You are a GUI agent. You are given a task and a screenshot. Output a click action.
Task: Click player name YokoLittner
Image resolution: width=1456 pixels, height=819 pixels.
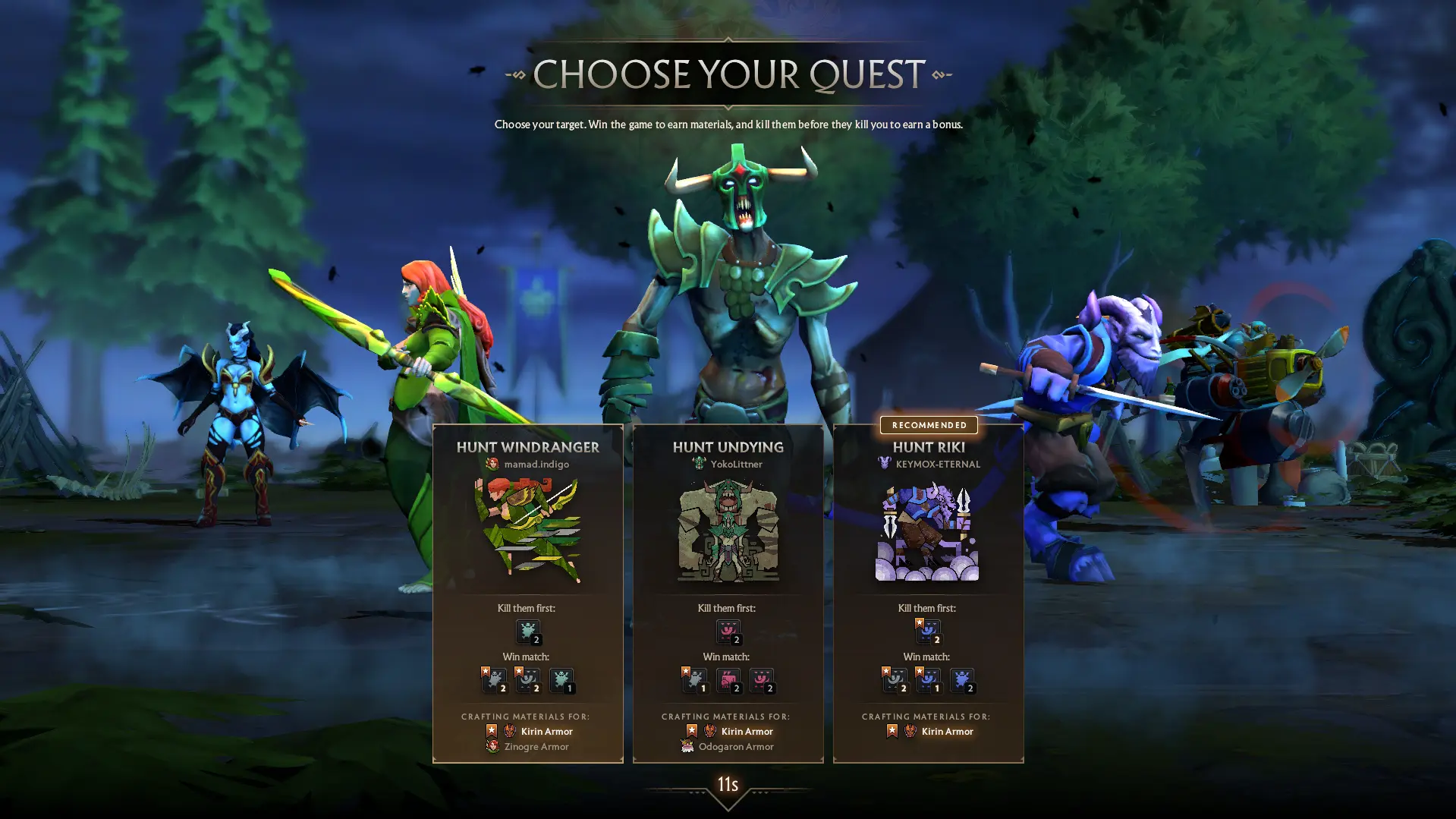[x=736, y=465]
